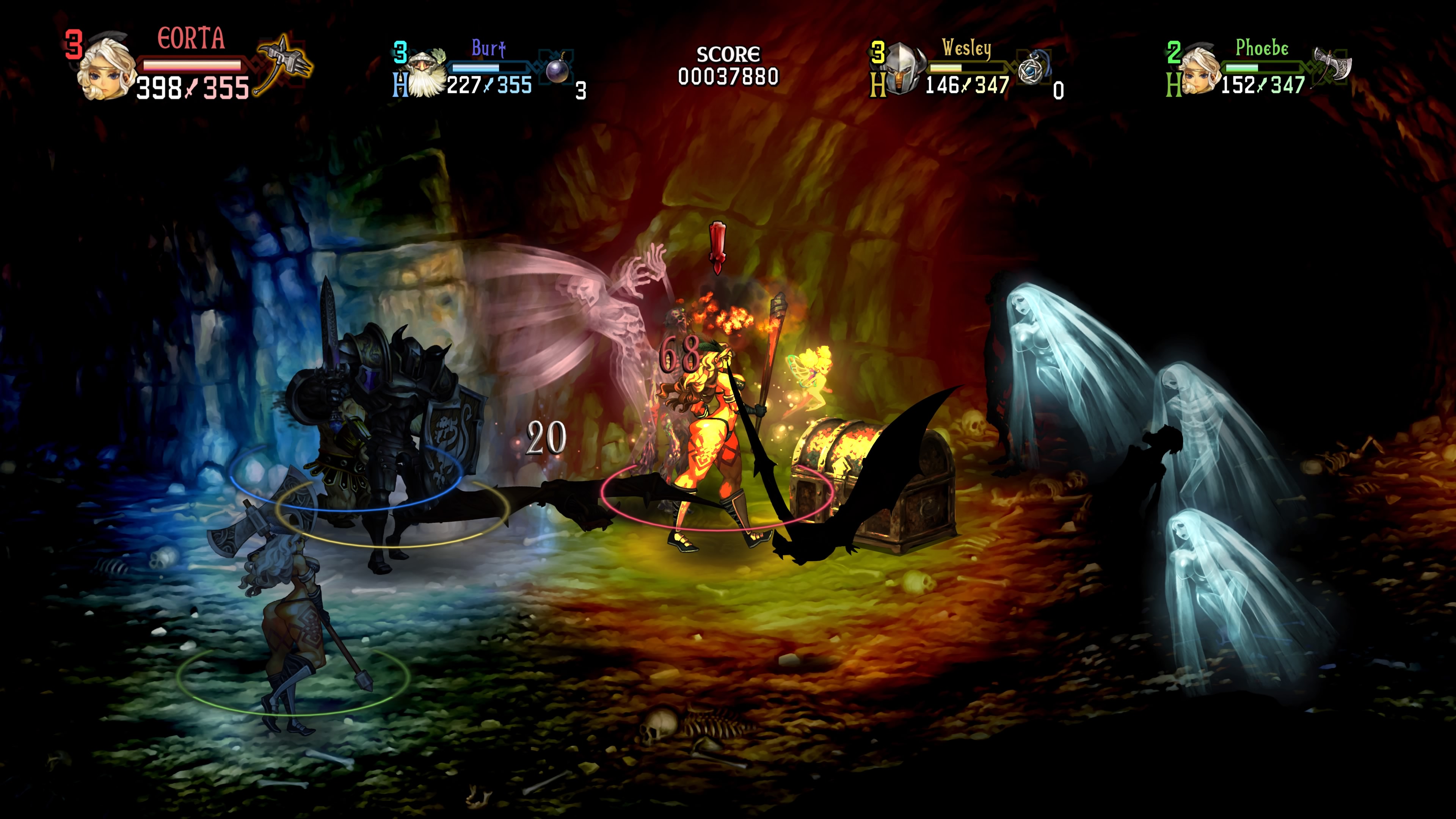Click Wesley's ring item icon
Image resolution: width=1456 pixels, height=819 pixels.
click(1032, 69)
